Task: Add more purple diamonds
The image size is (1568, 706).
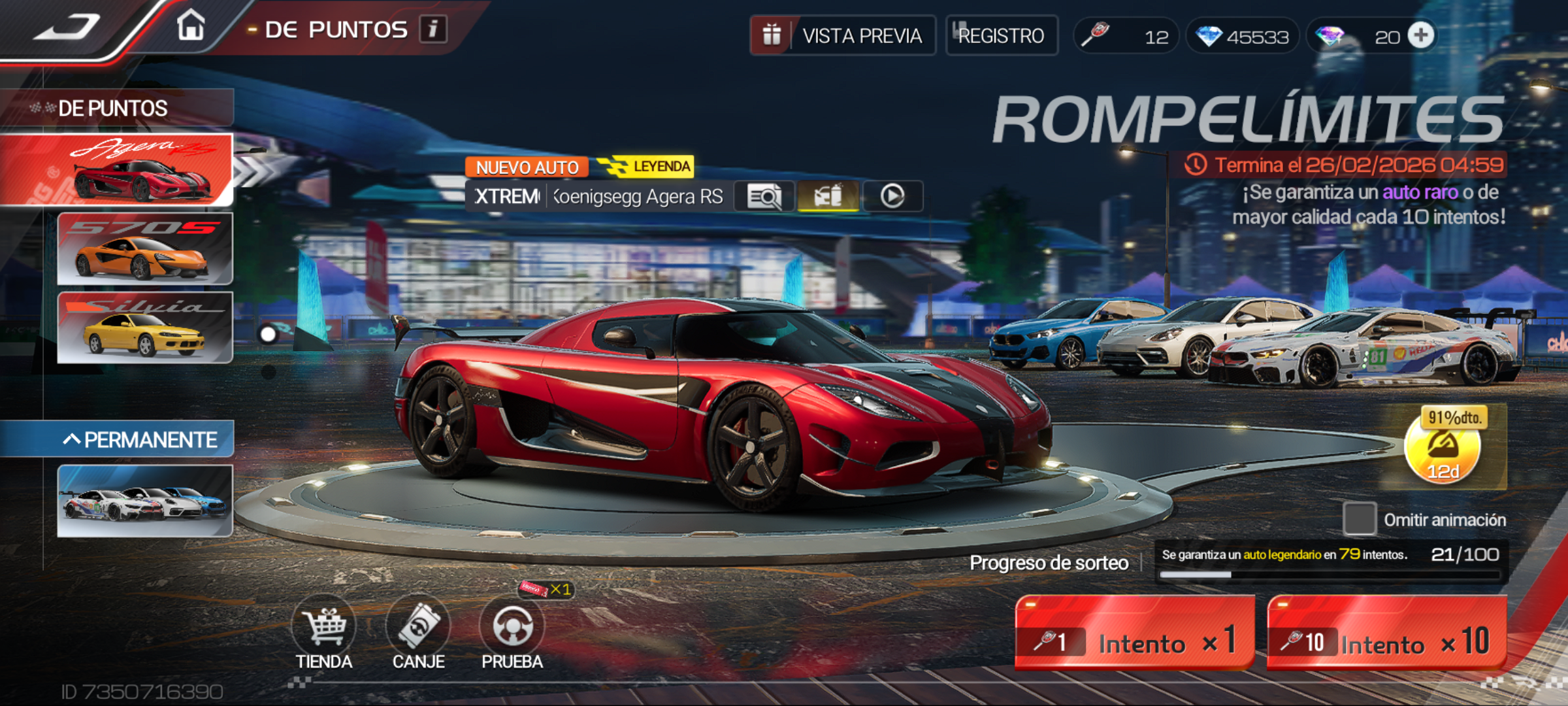Action: [x=1421, y=35]
